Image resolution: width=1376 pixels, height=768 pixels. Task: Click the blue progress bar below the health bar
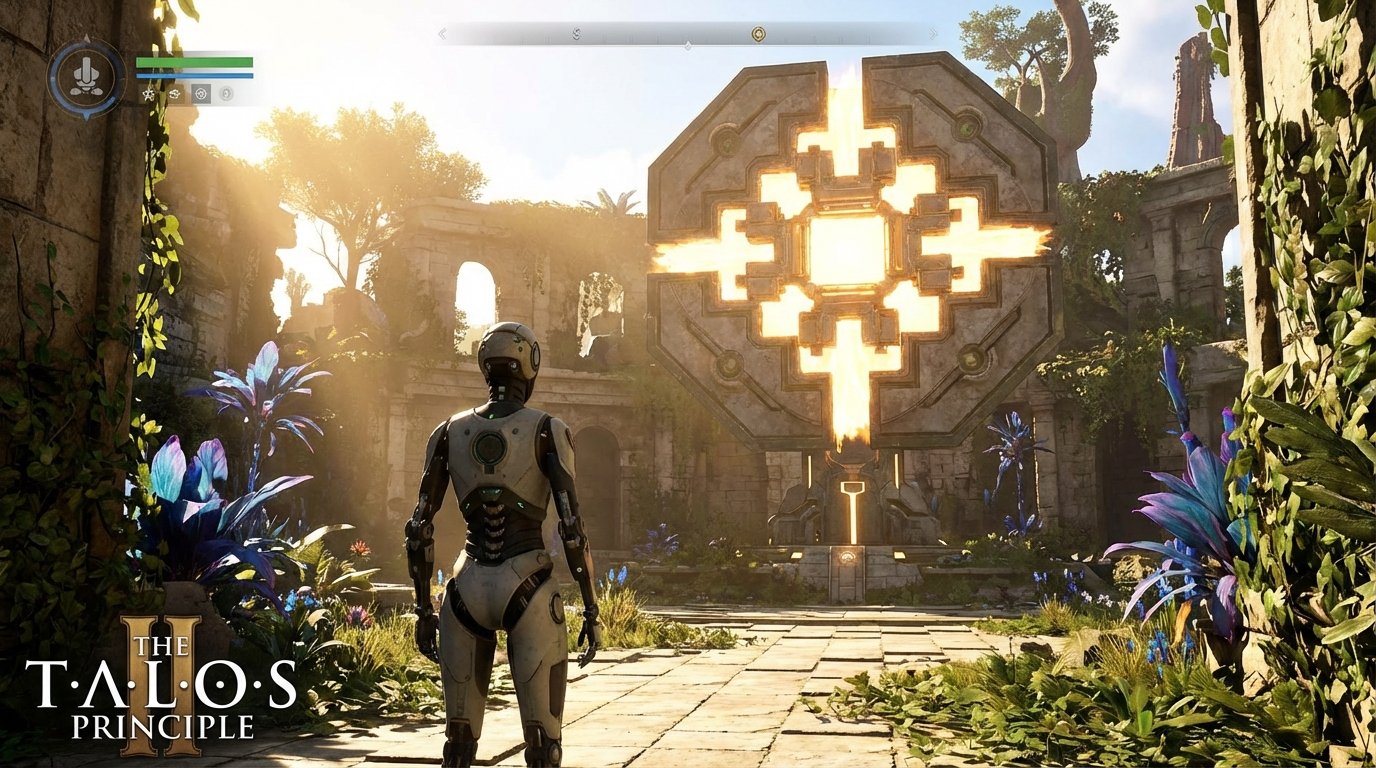point(194,75)
